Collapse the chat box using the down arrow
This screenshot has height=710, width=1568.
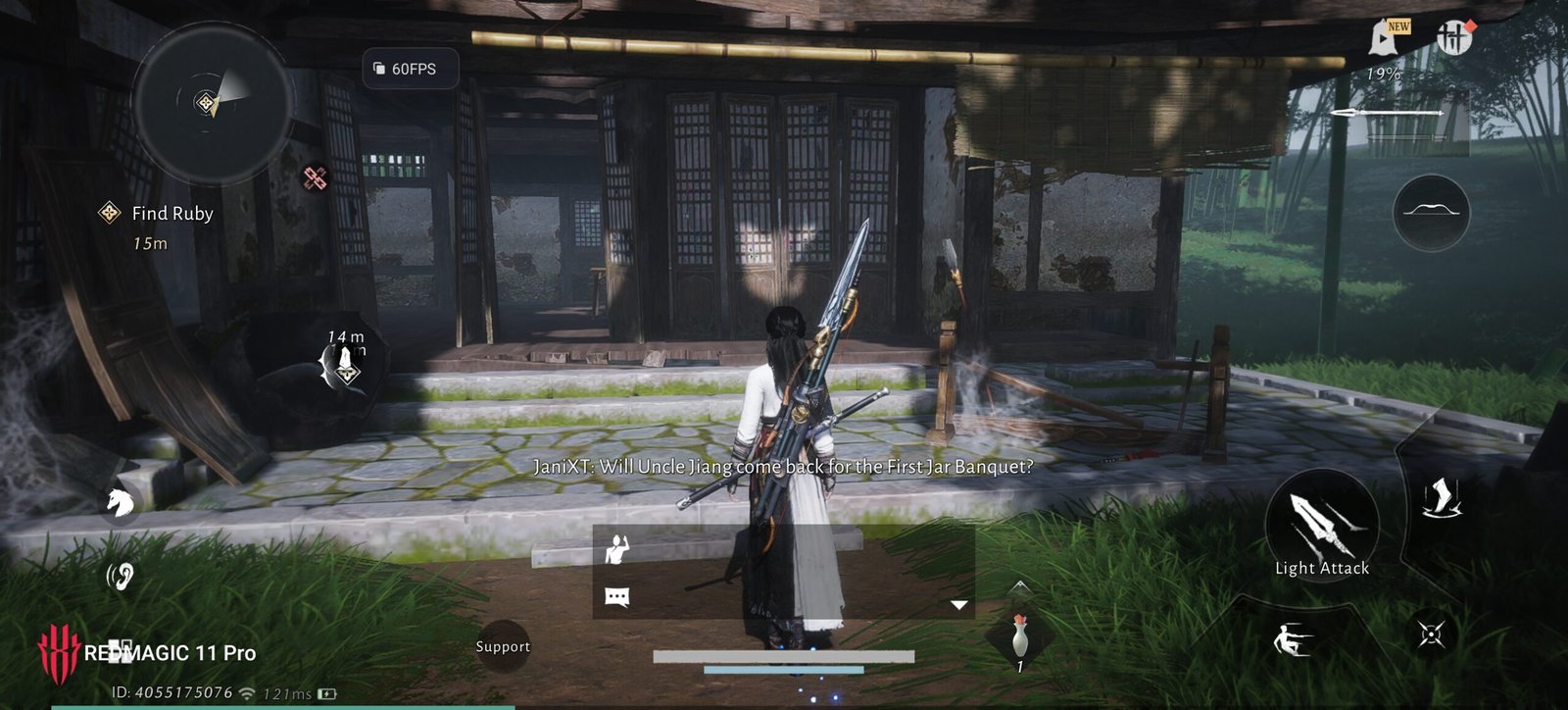point(958,605)
